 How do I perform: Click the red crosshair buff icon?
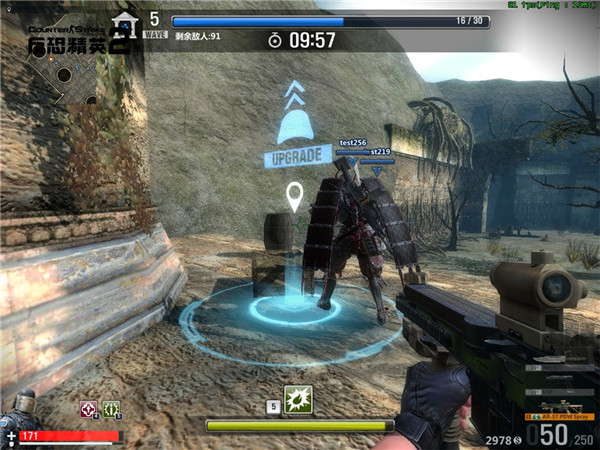click(x=88, y=408)
